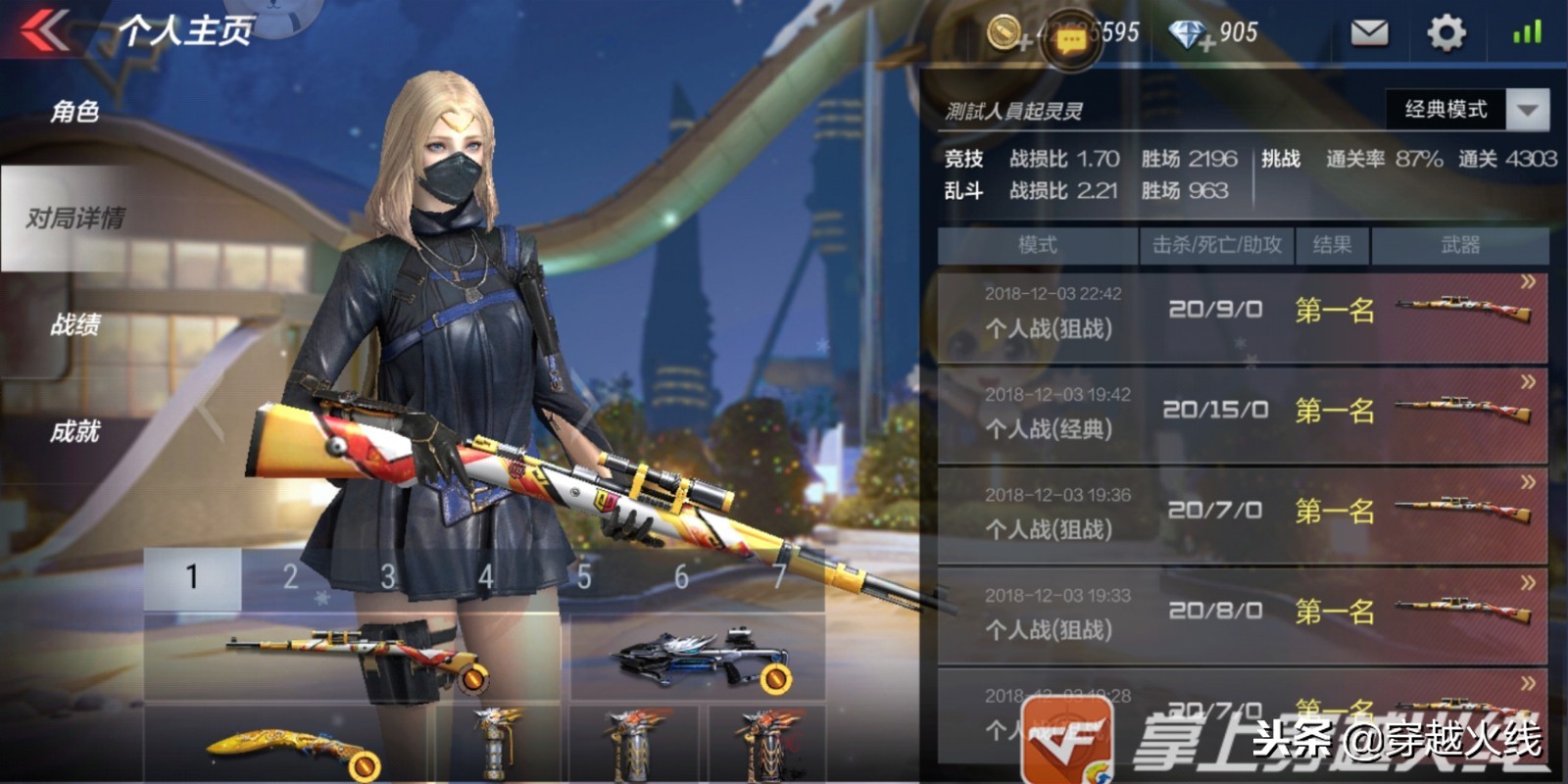Screen dimensions: 1568x784
Task: Expand the first match record details chevron
Action: click(x=1529, y=282)
